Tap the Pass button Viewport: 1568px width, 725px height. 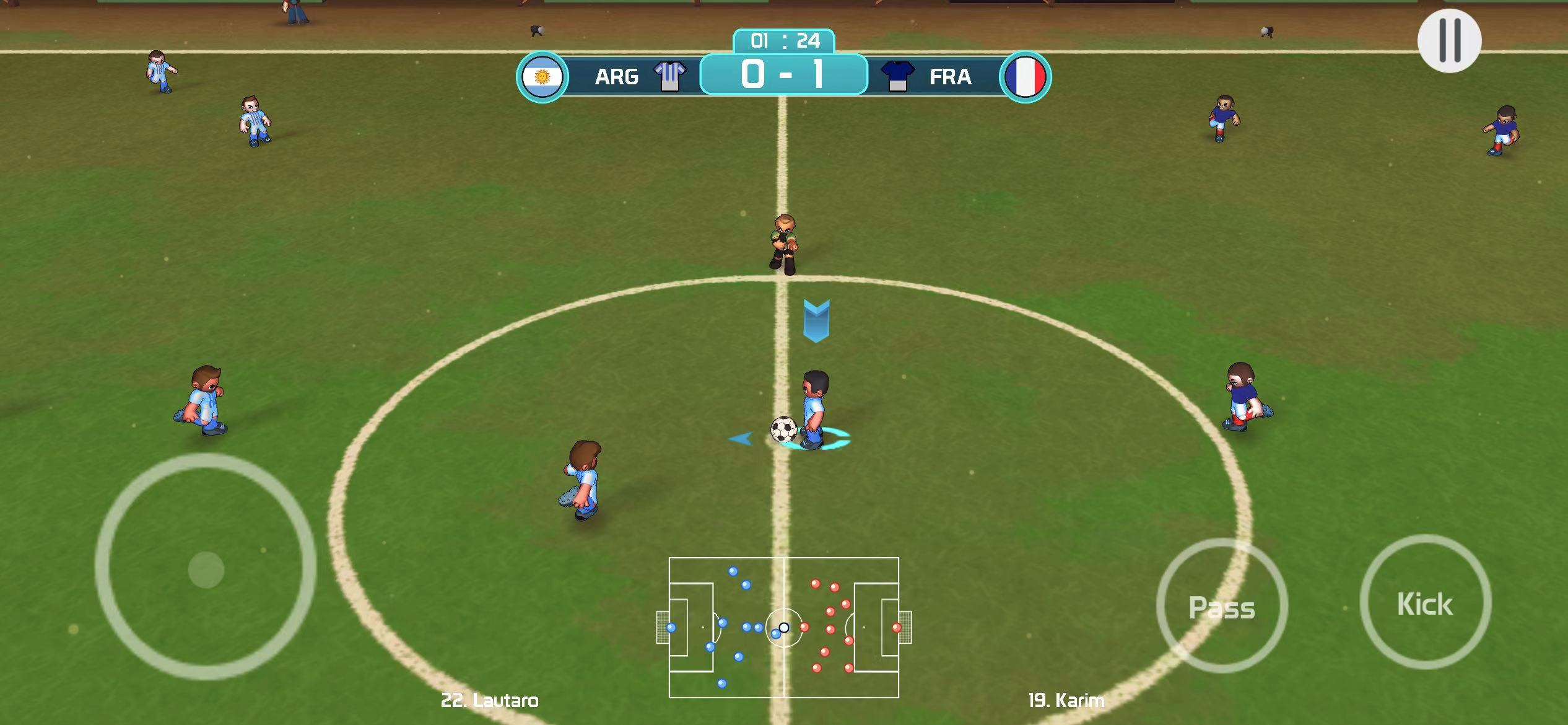tap(1222, 607)
